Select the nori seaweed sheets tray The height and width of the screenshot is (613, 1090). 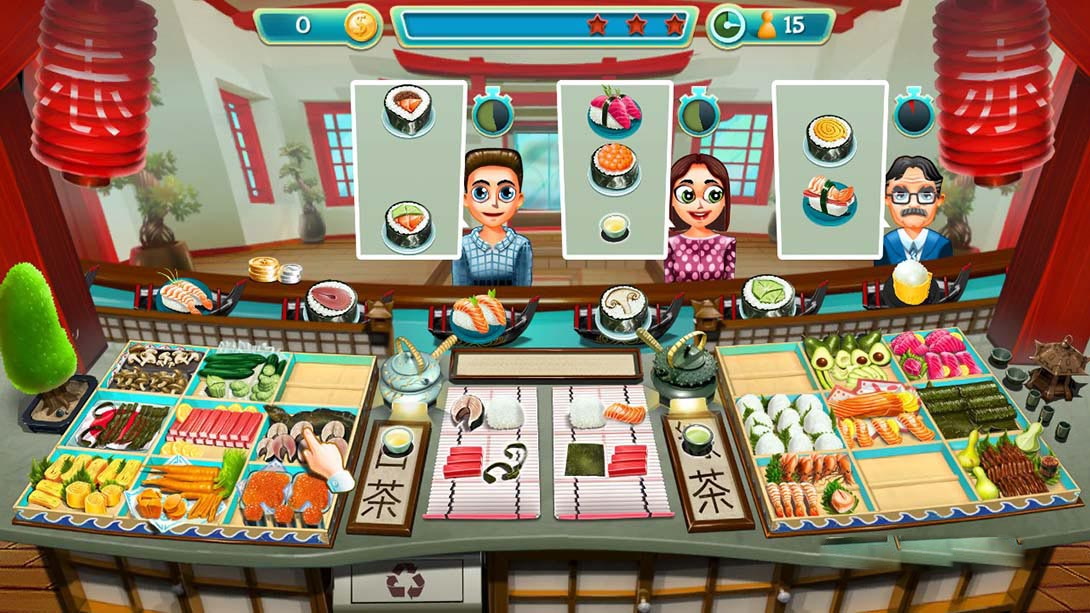(964, 406)
